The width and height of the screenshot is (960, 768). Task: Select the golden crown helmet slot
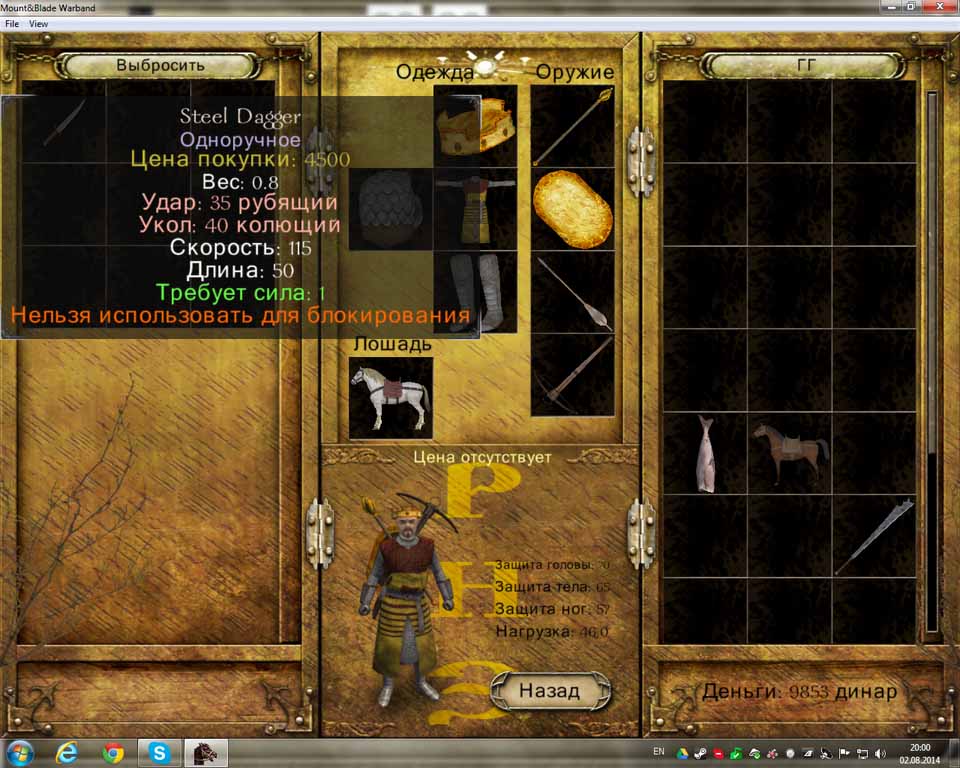pos(476,126)
